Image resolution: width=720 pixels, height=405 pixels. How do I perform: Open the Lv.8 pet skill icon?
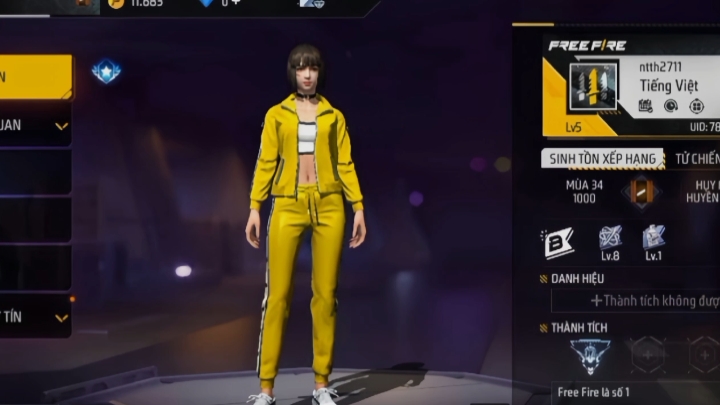(611, 240)
